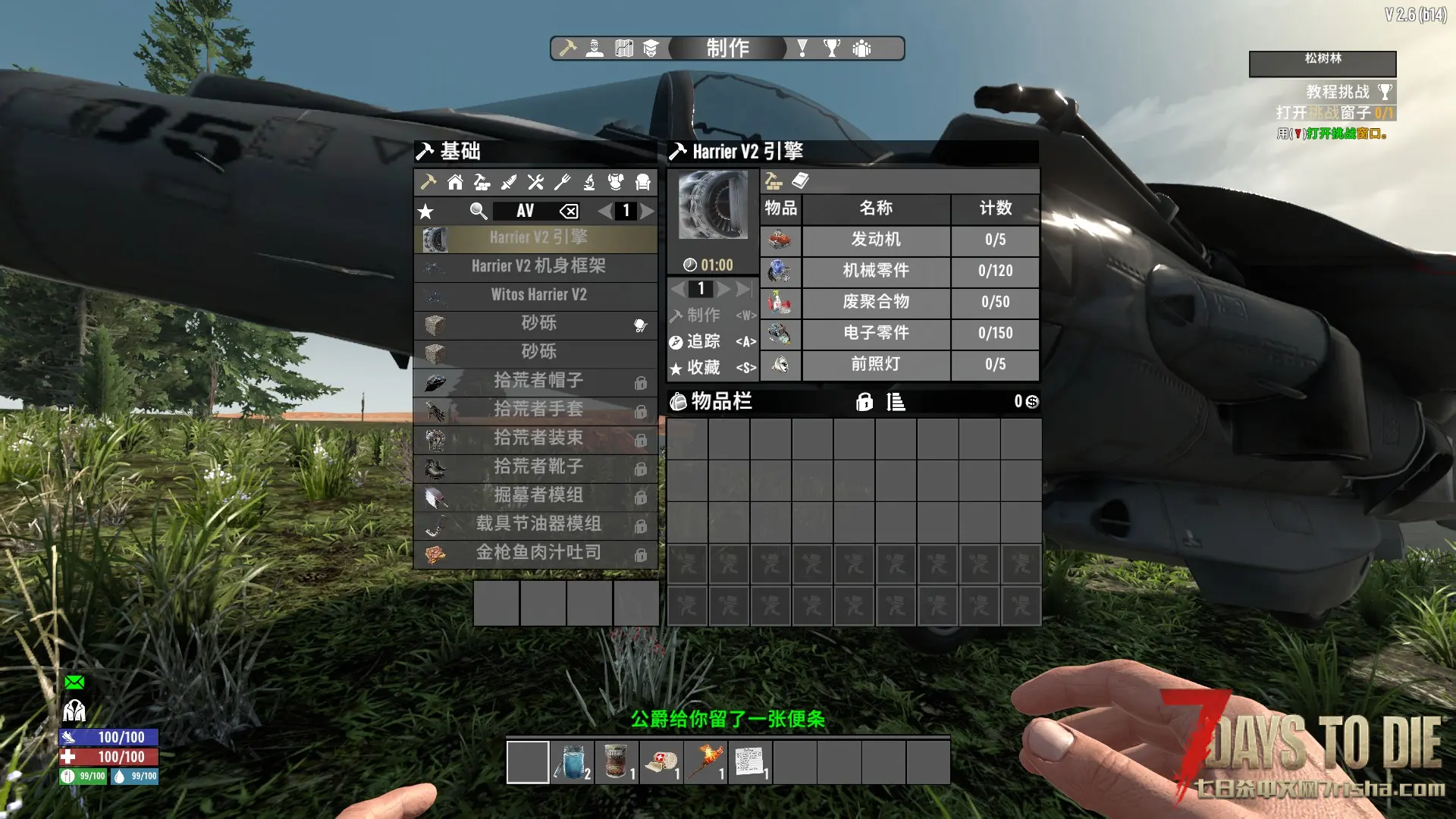Open the players group tab

861,49
